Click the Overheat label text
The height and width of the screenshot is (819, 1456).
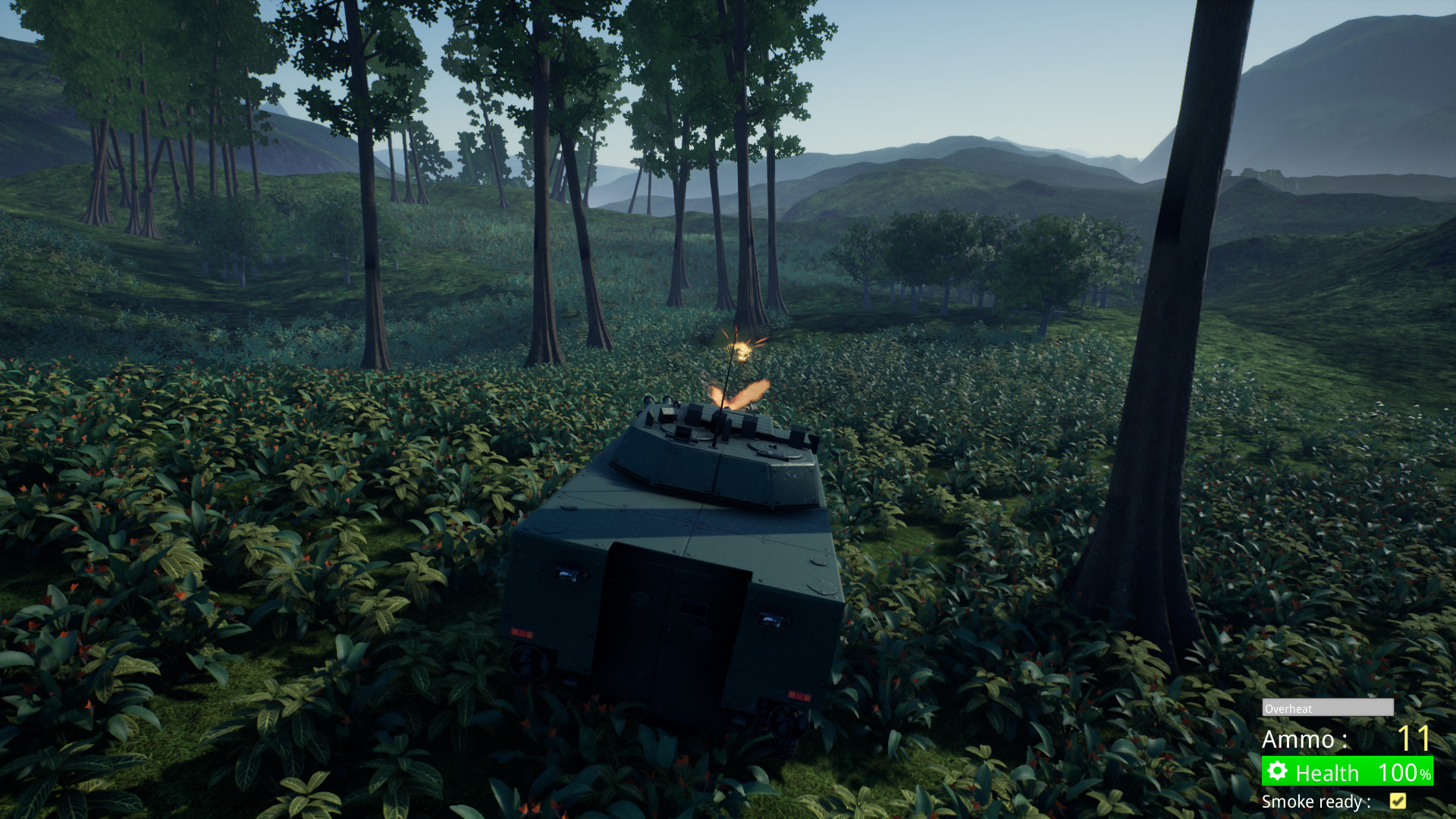(1289, 709)
